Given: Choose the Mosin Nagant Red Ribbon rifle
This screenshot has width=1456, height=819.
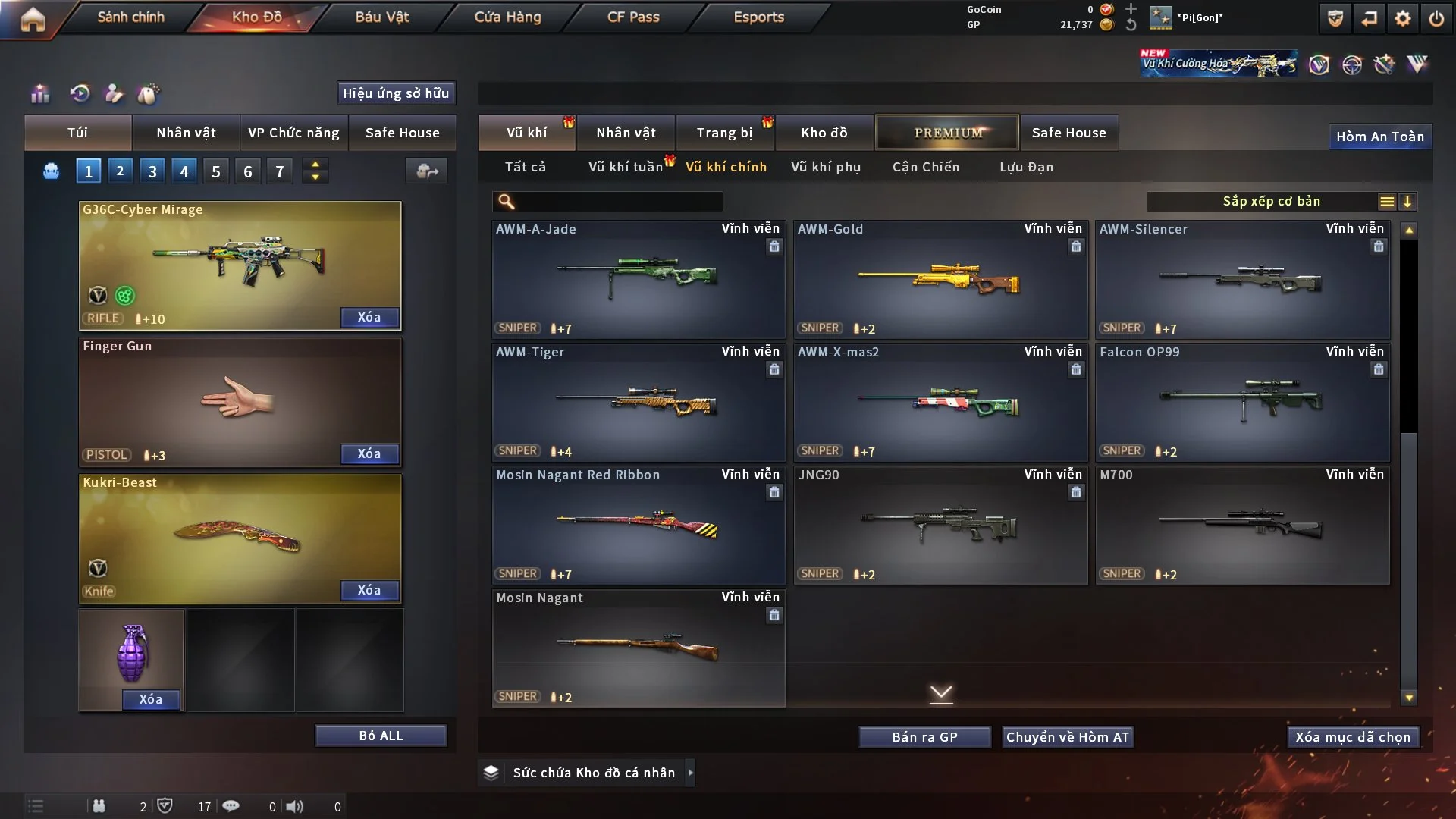Looking at the screenshot, I should (638, 526).
